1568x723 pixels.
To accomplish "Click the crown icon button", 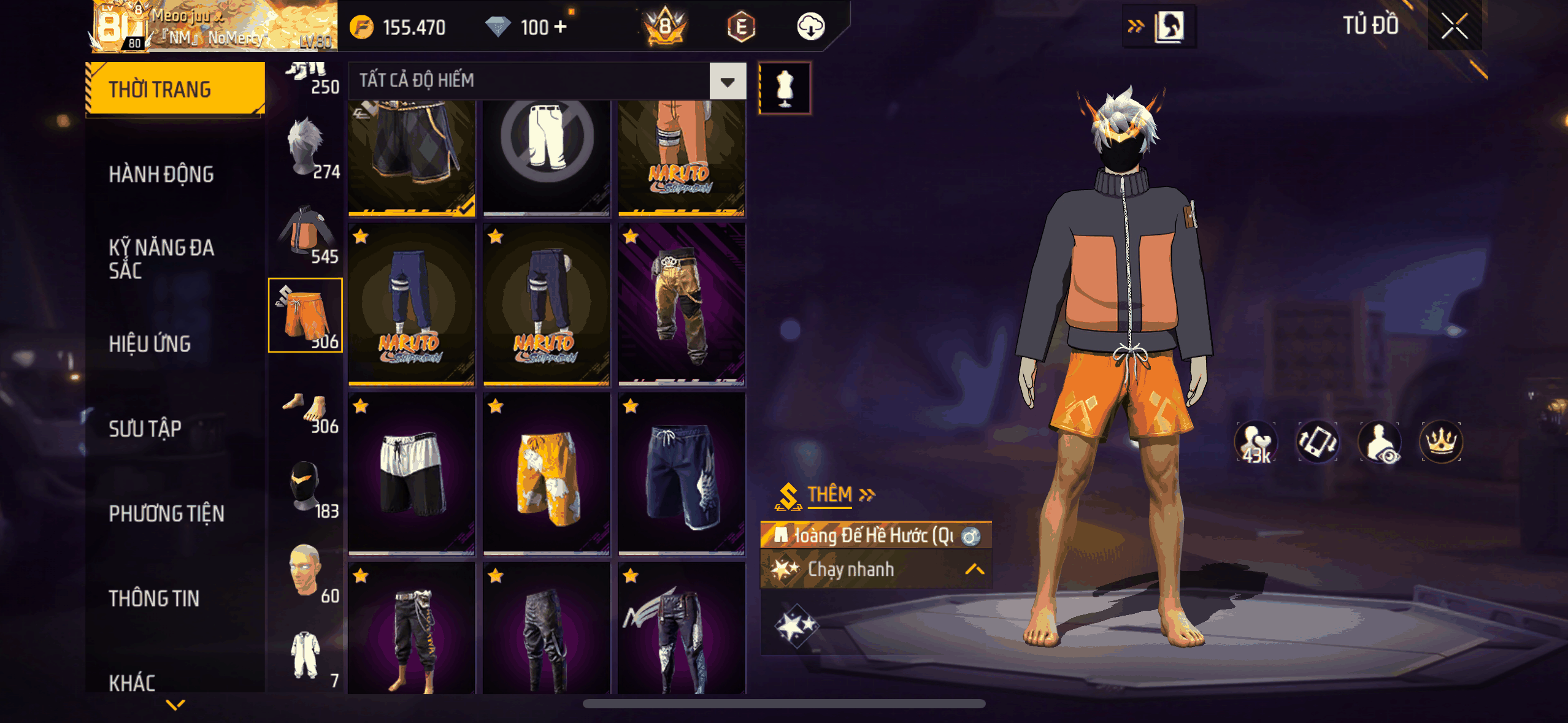I will 1441,442.
